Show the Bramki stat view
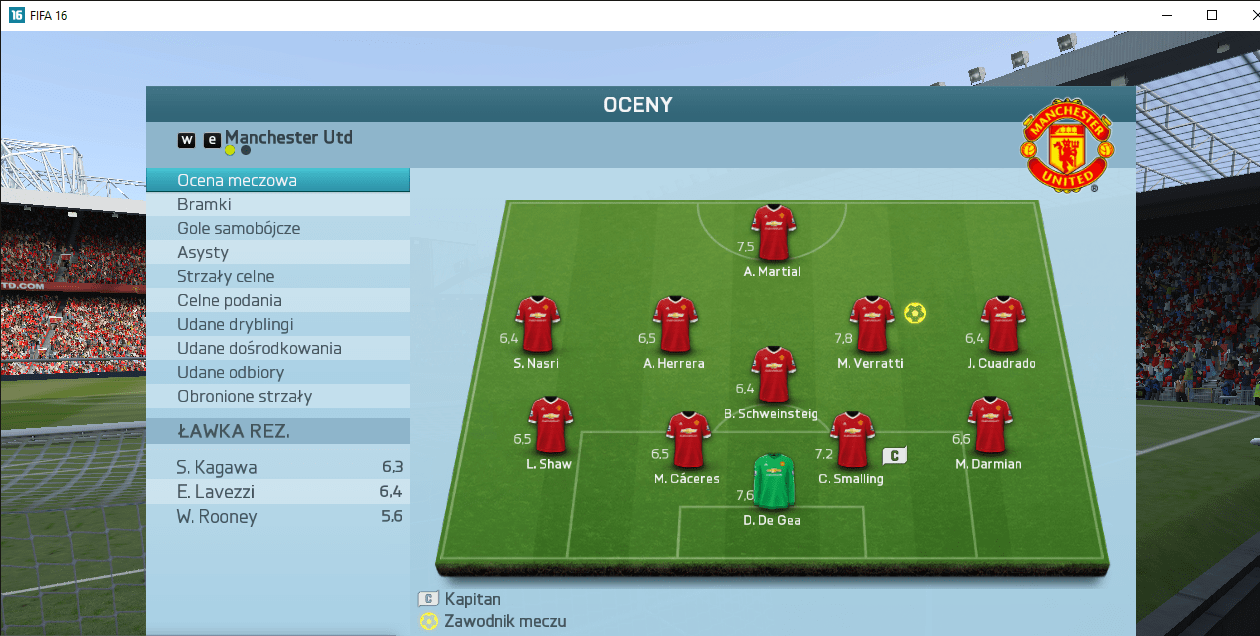Image resolution: width=1260 pixels, height=636 pixels. [277, 204]
